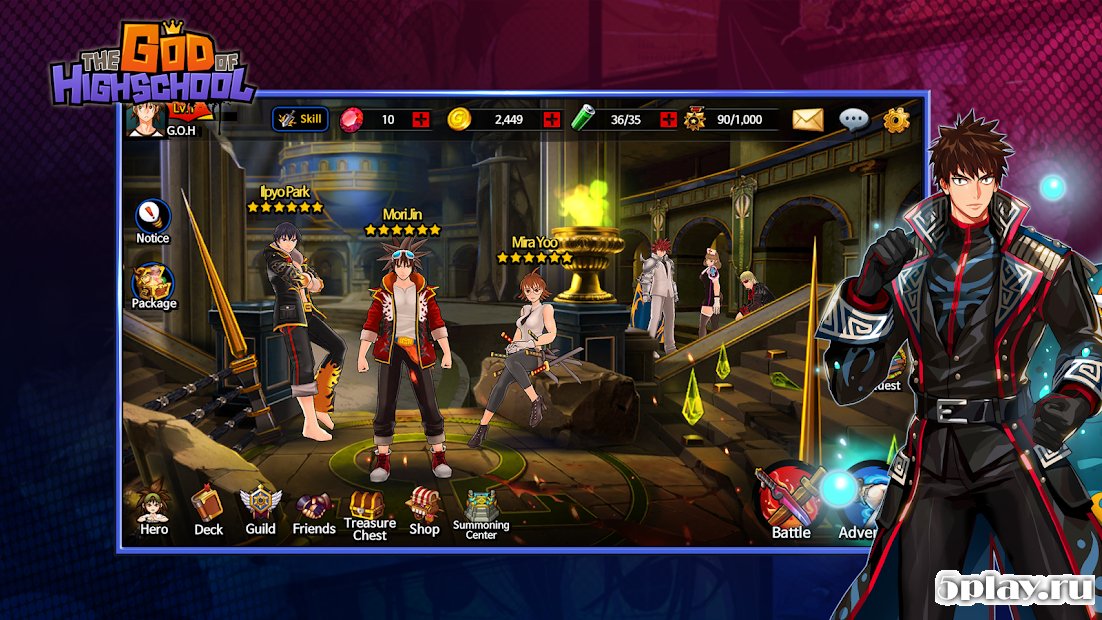Image resolution: width=1102 pixels, height=620 pixels.
Task: Open the Guild menu
Action: tap(261, 510)
